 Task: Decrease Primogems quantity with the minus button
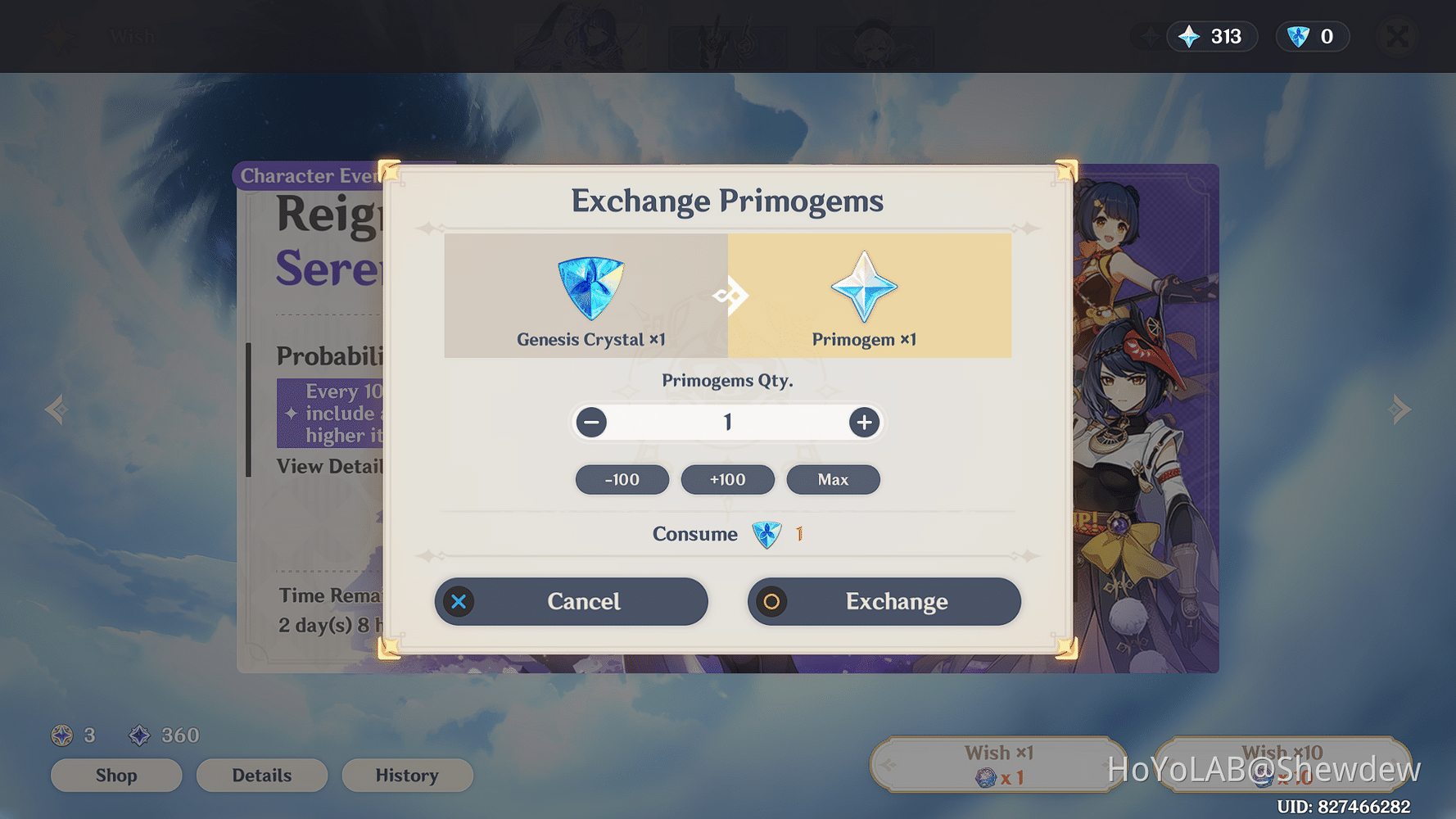tap(591, 422)
